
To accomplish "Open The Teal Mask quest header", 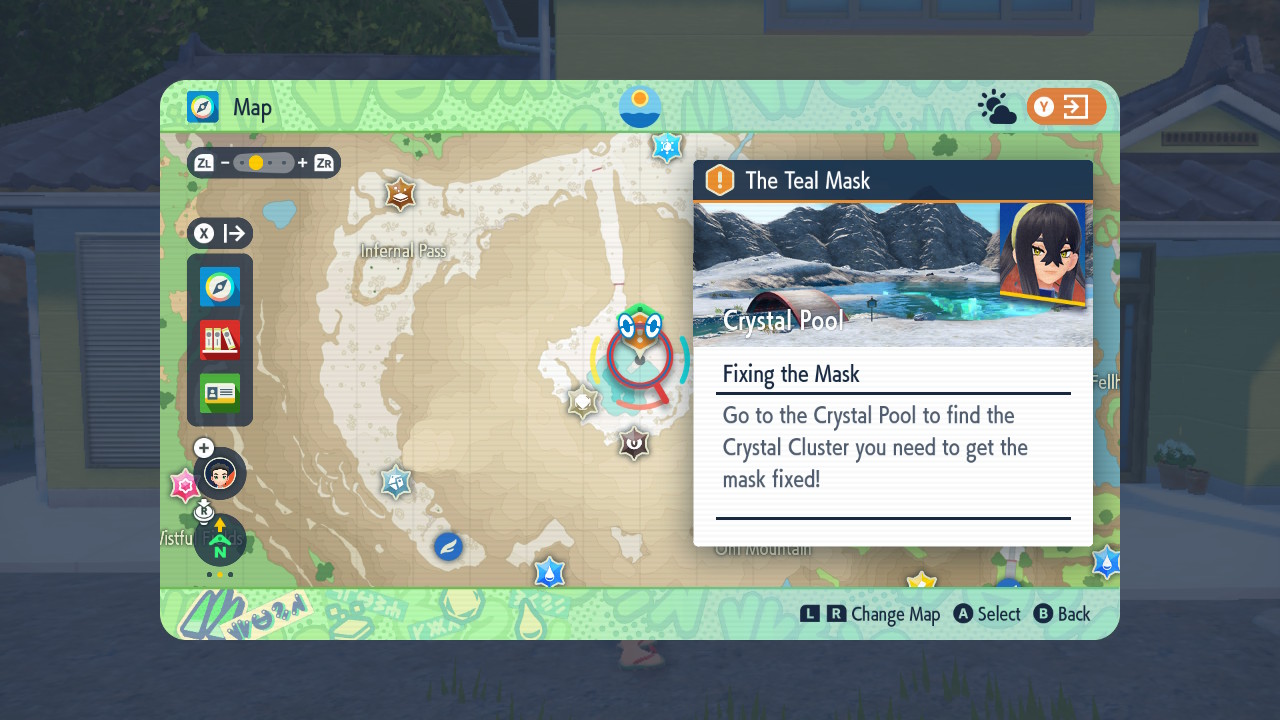I will [x=892, y=181].
